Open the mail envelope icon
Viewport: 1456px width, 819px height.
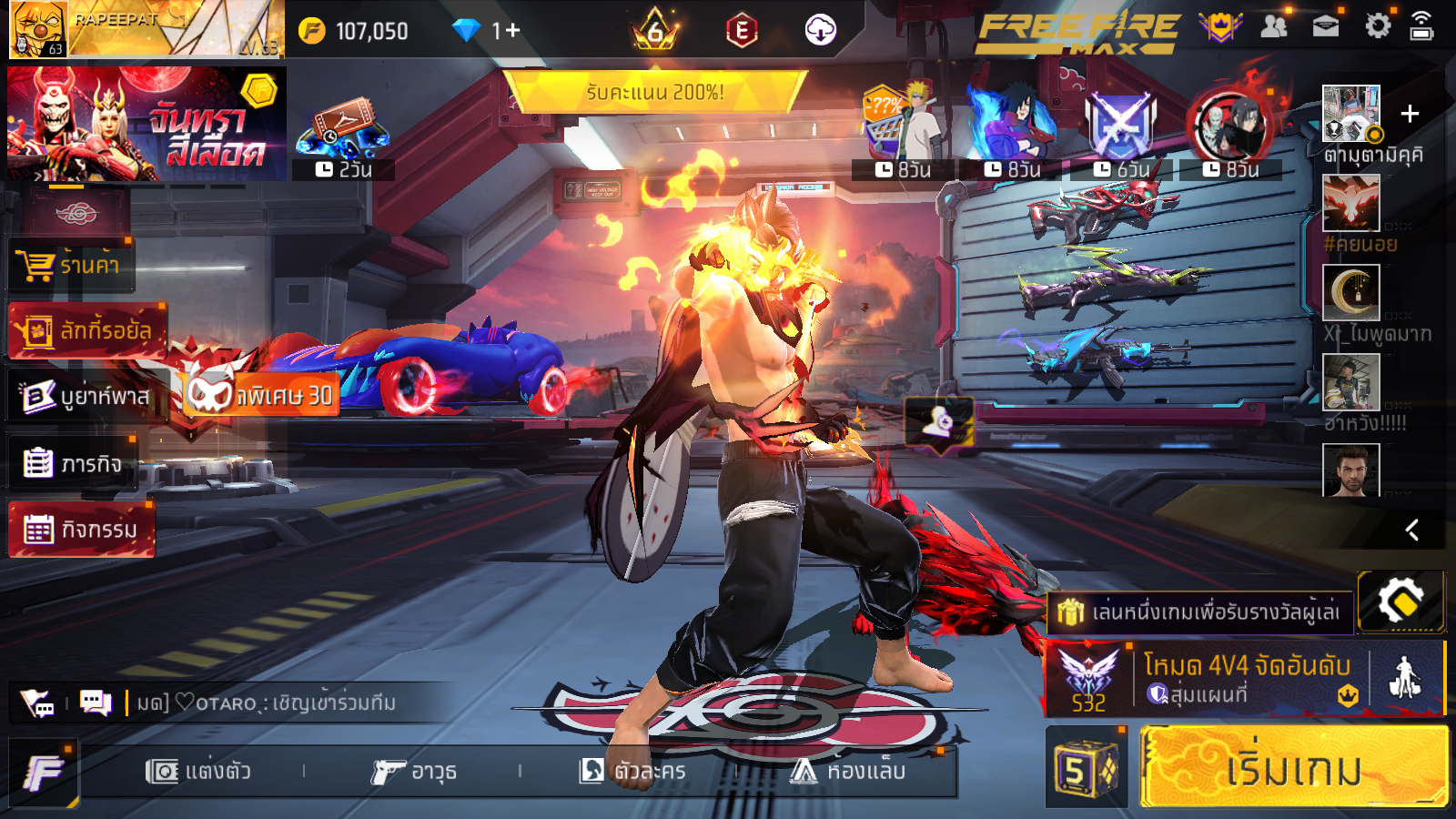[x=1326, y=26]
